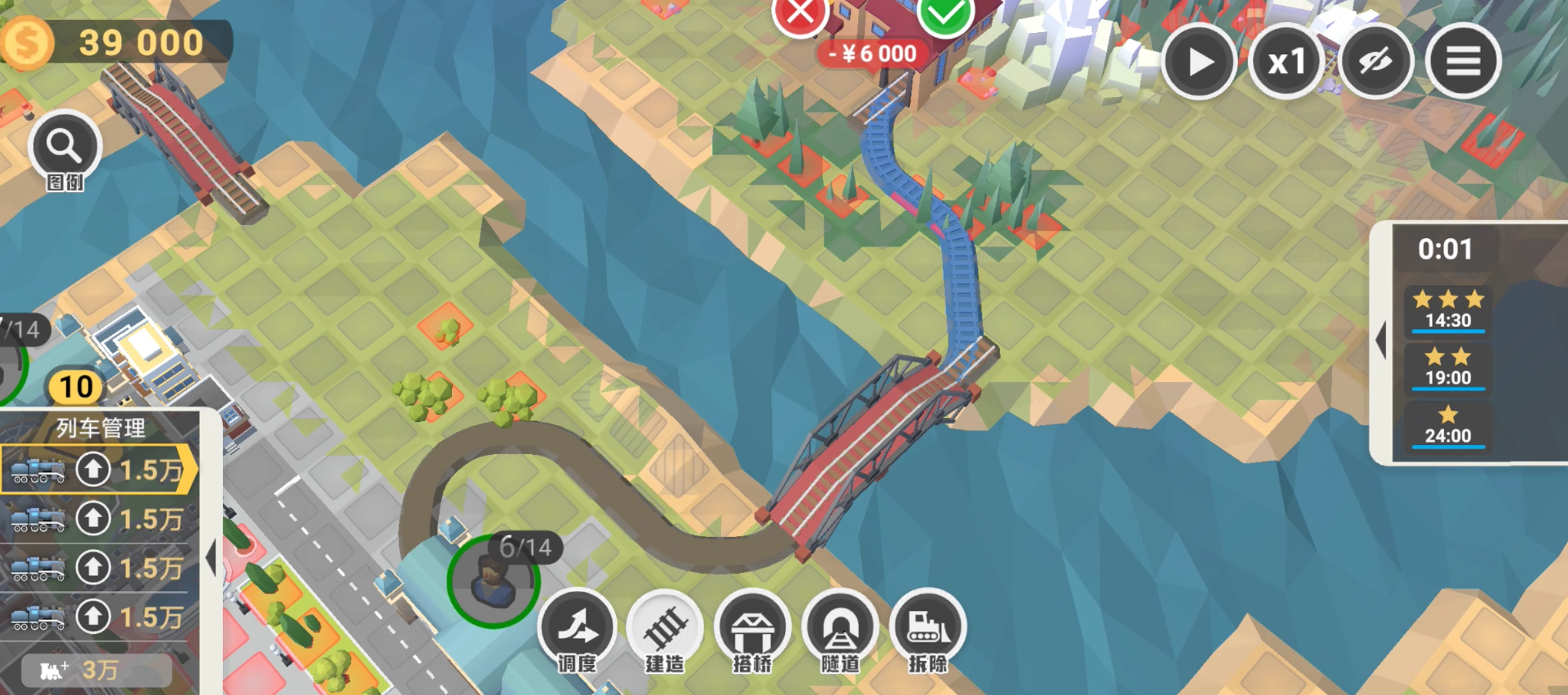1568x695 pixels.
Task: Open the magnifier legend (图例)
Action: point(64,147)
